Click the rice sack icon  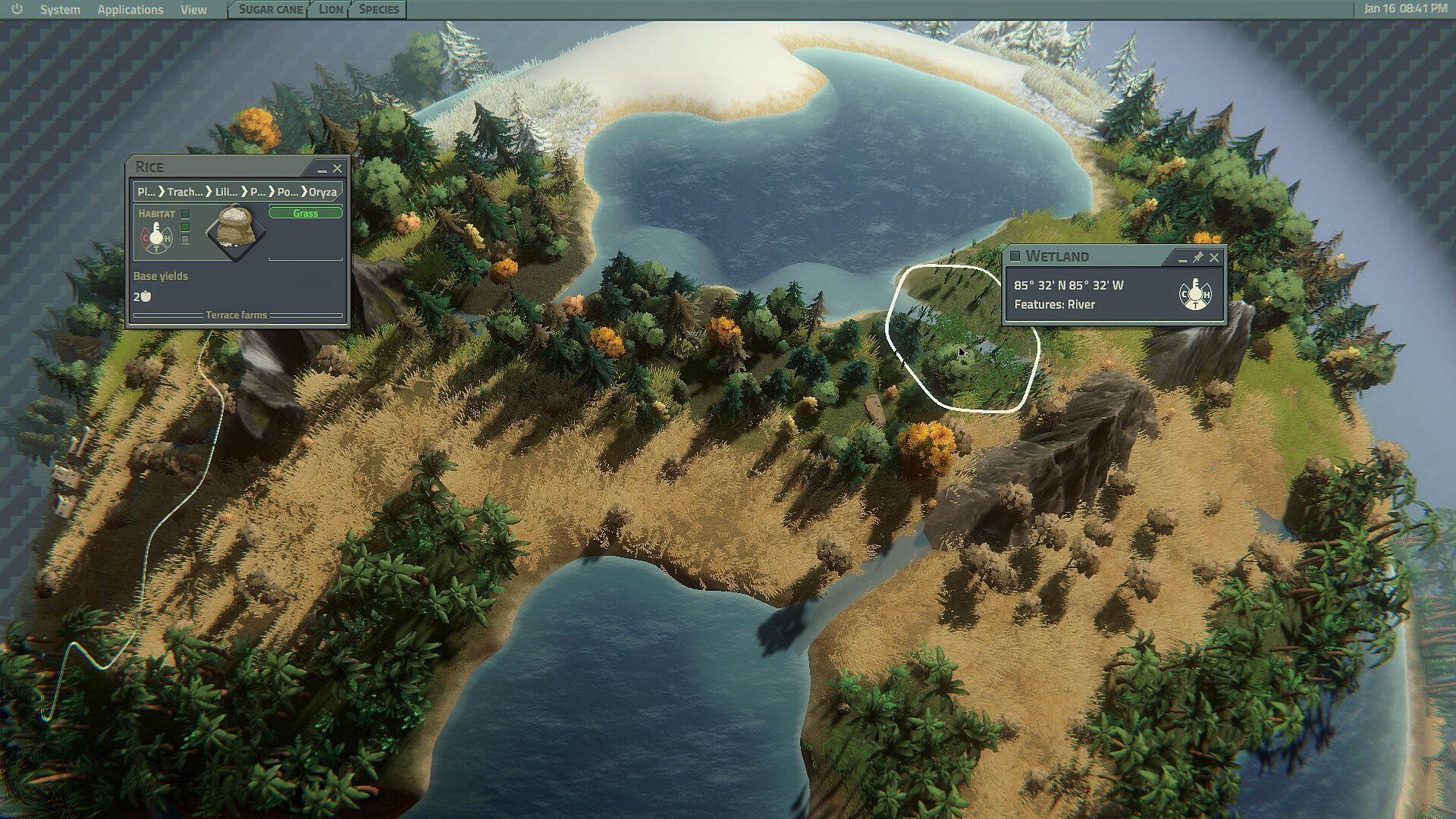pyautogui.click(x=236, y=231)
